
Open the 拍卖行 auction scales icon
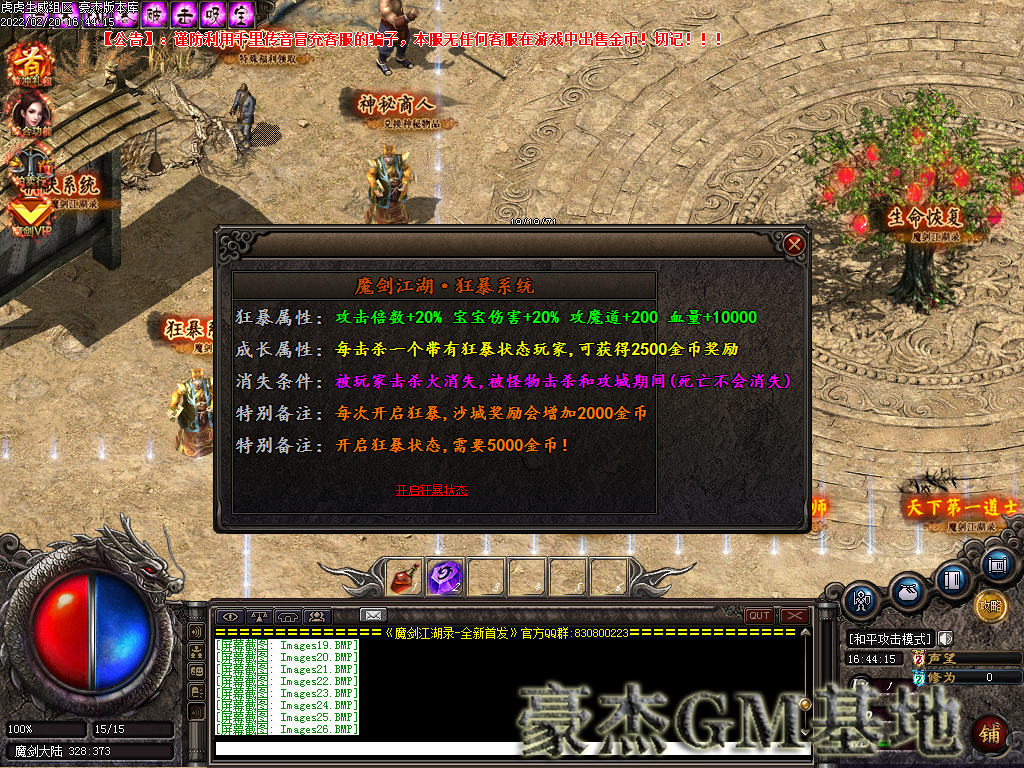pyautogui.click(x=30, y=165)
